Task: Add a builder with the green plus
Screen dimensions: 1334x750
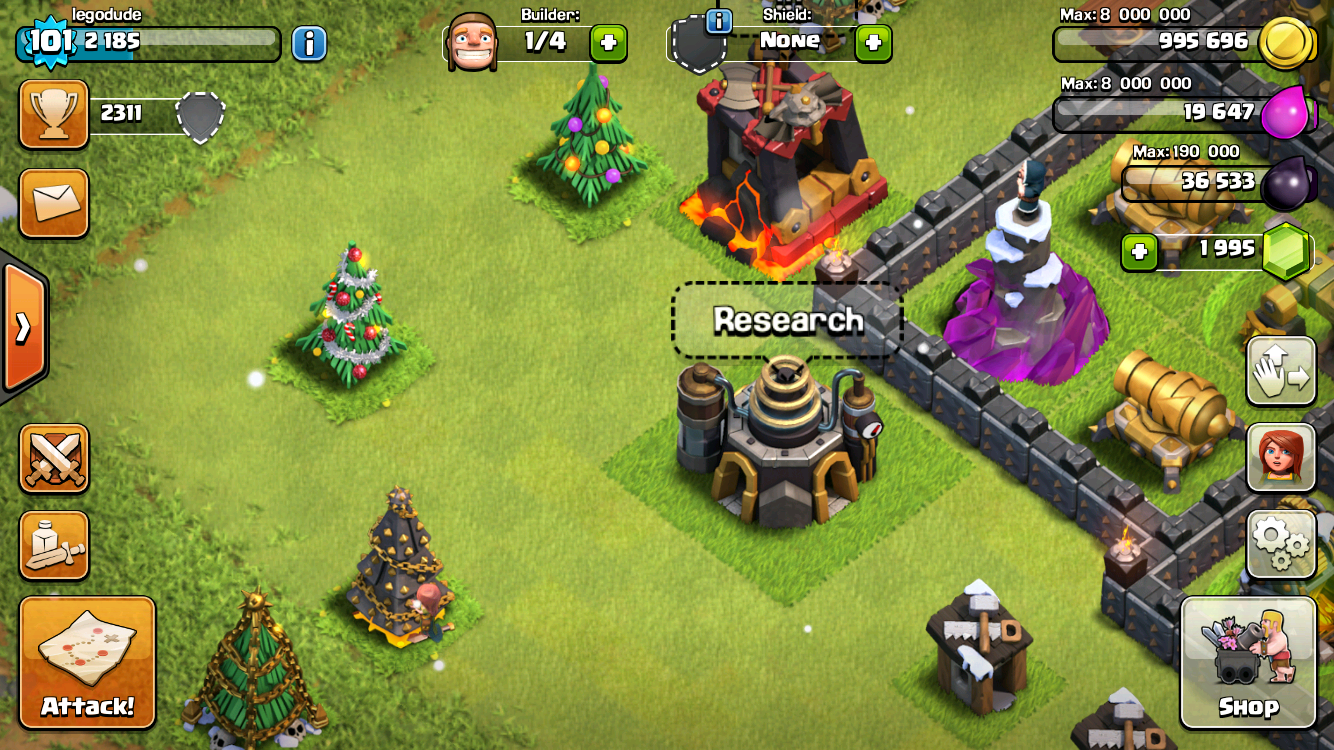Action: tap(609, 43)
